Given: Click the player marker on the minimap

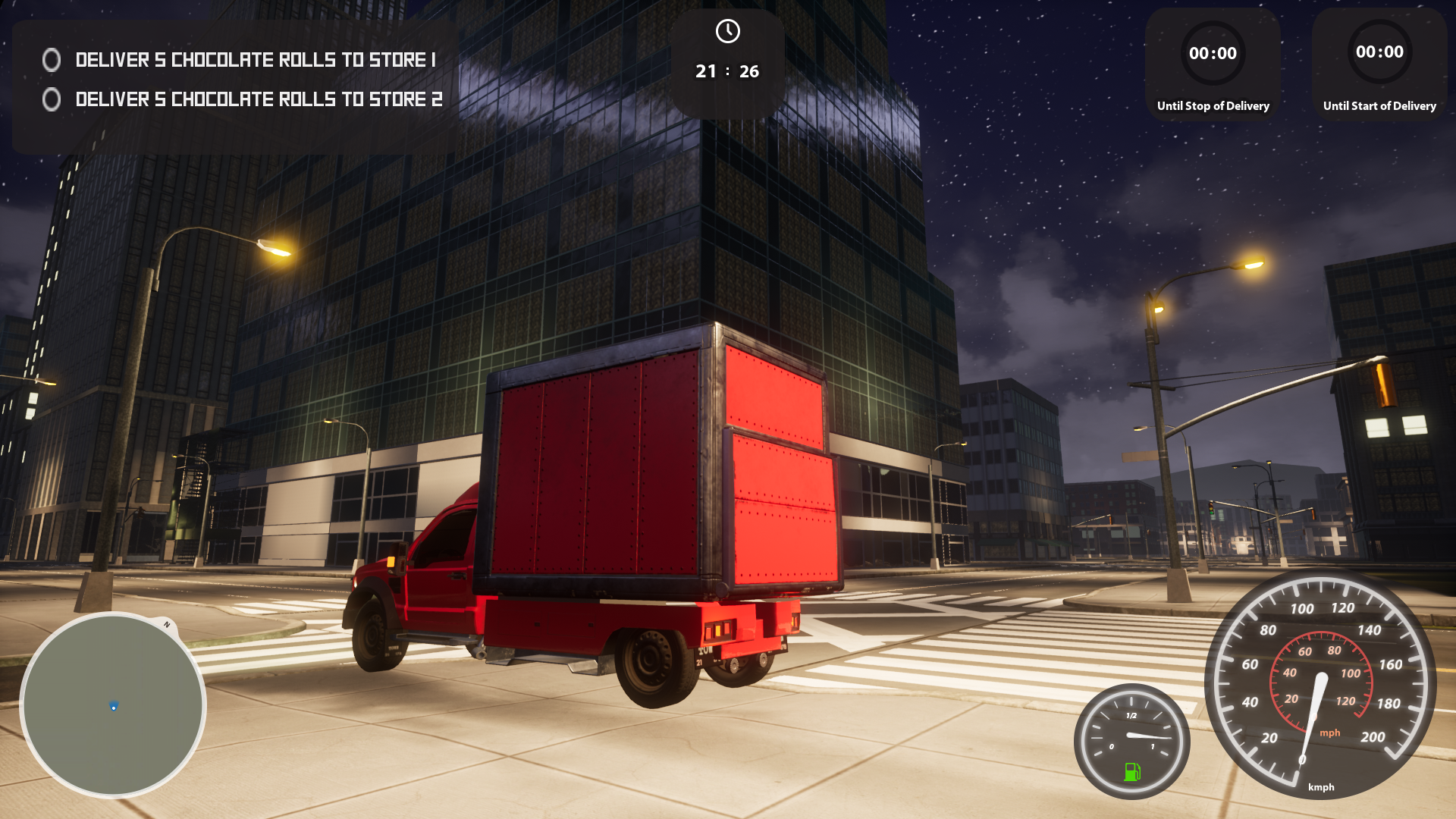Looking at the screenshot, I should [x=114, y=707].
